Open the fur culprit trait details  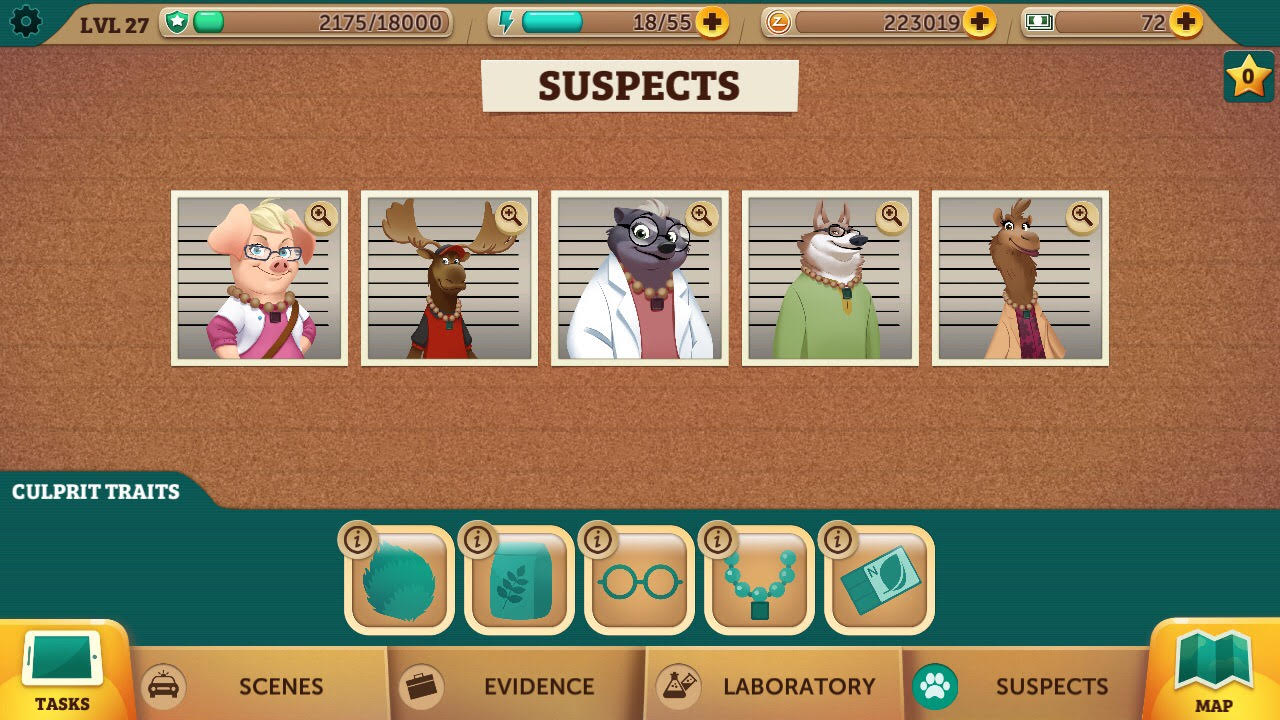click(398, 580)
